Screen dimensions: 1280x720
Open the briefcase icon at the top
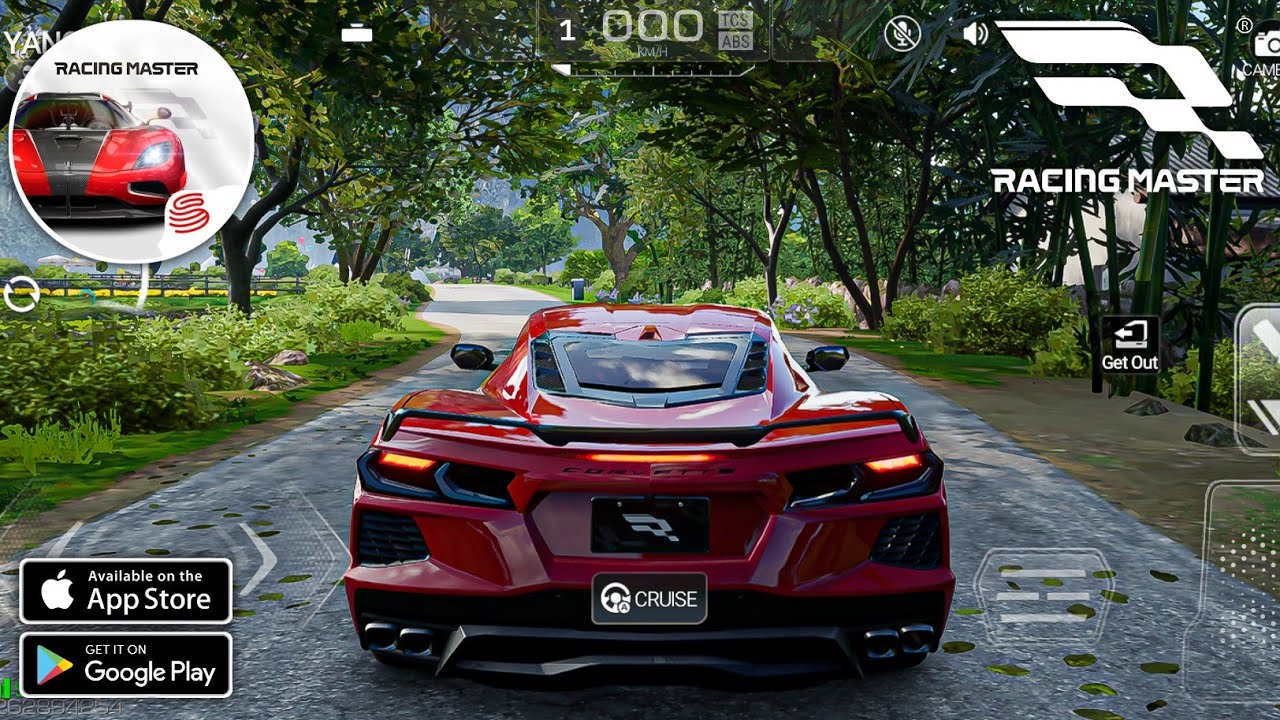(357, 33)
